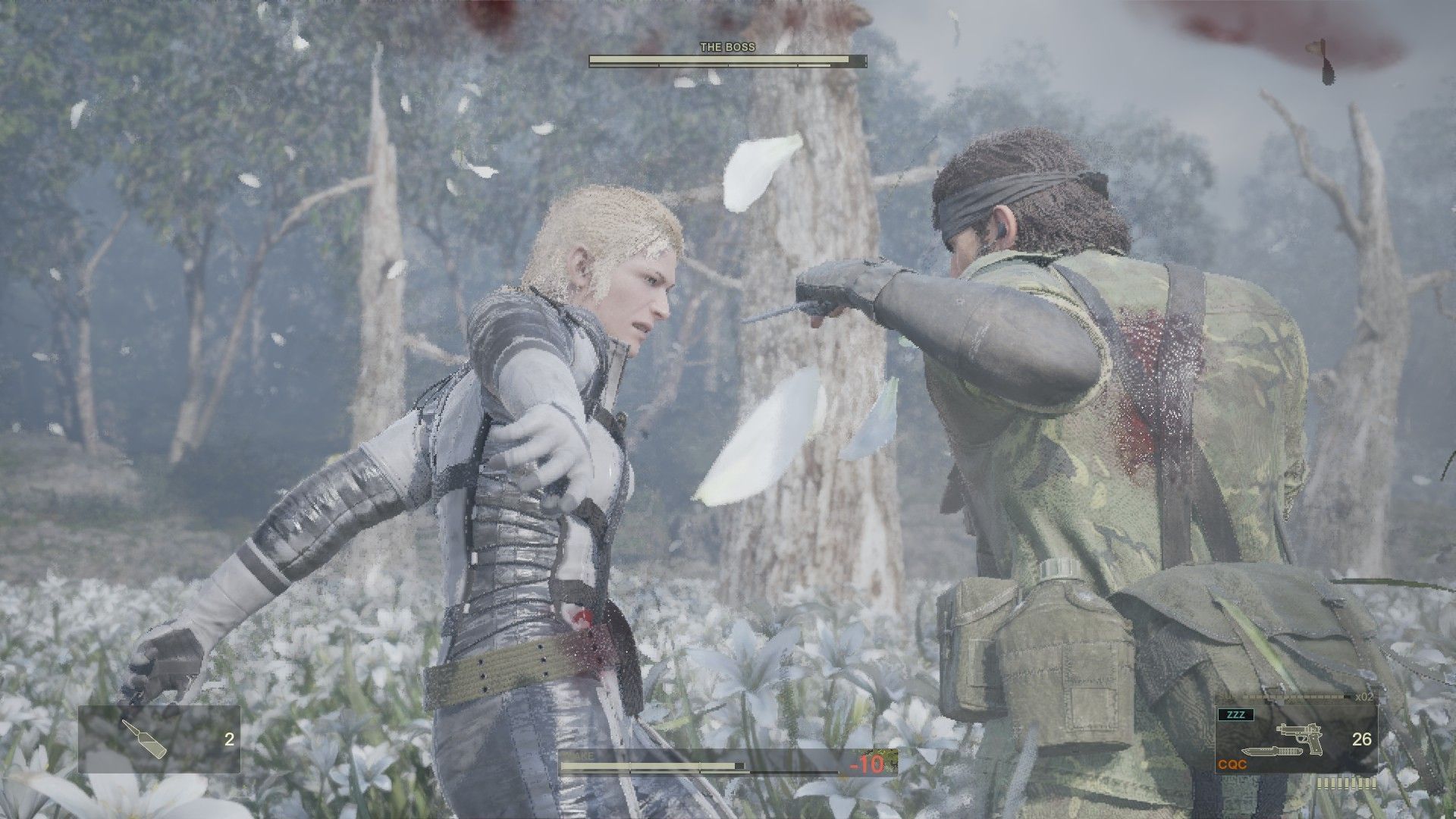The height and width of the screenshot is (819, 1456).
Task: Select the ampoule item slot
Action: point(159,739)
